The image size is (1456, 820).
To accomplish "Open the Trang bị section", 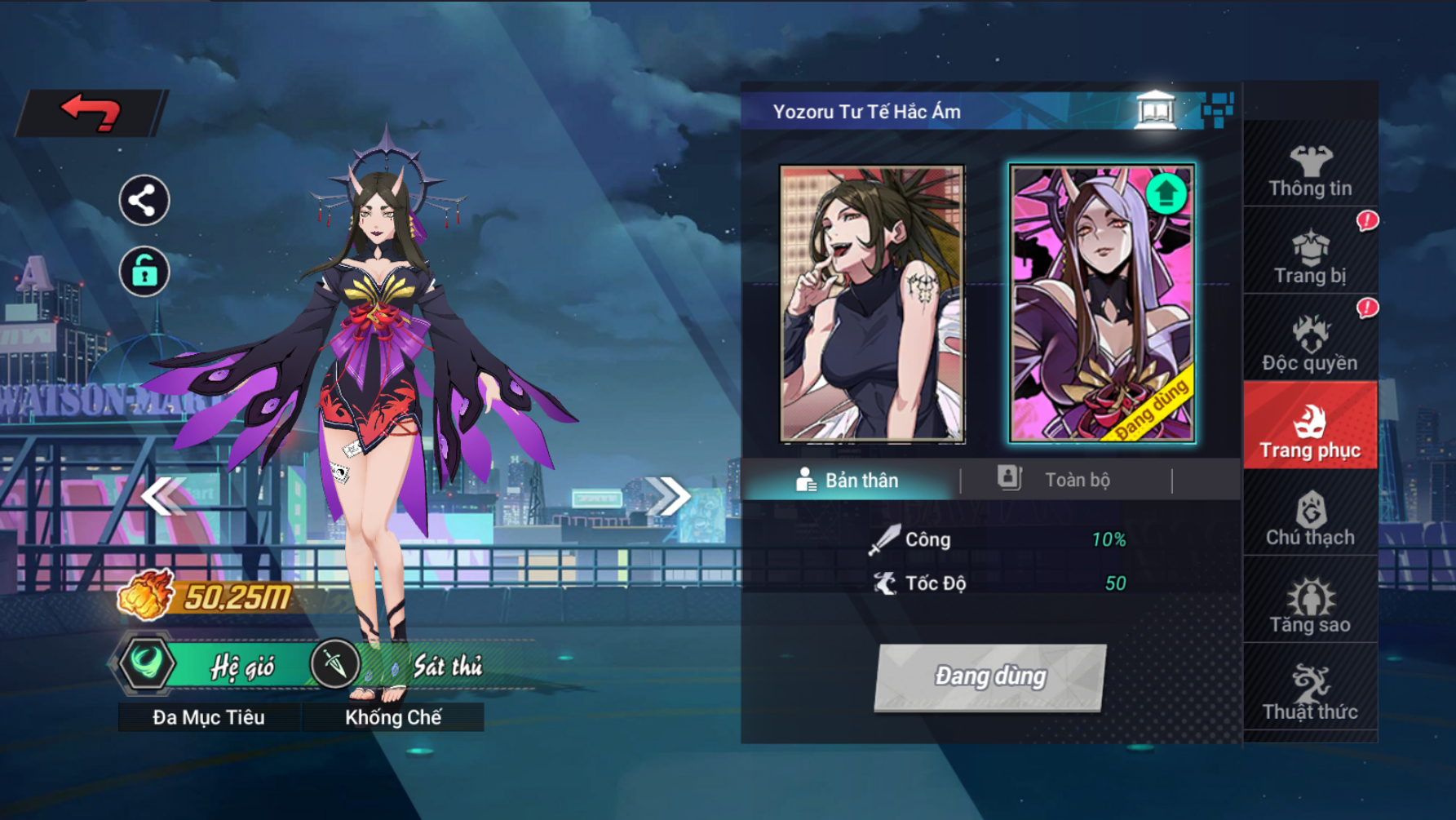I will [1310, 257].
